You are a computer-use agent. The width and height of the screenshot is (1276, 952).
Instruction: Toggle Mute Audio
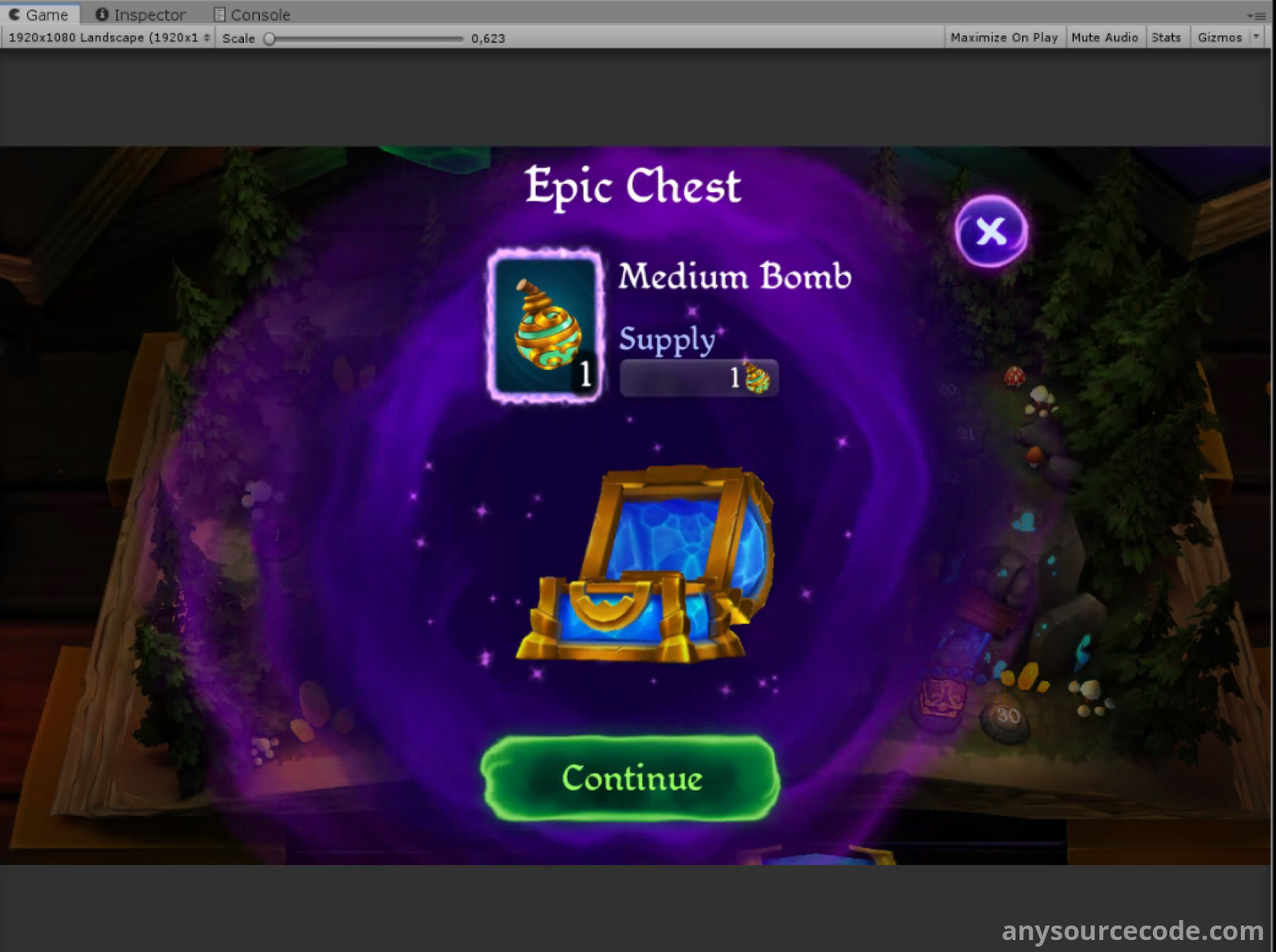(x=1104, y=37)
